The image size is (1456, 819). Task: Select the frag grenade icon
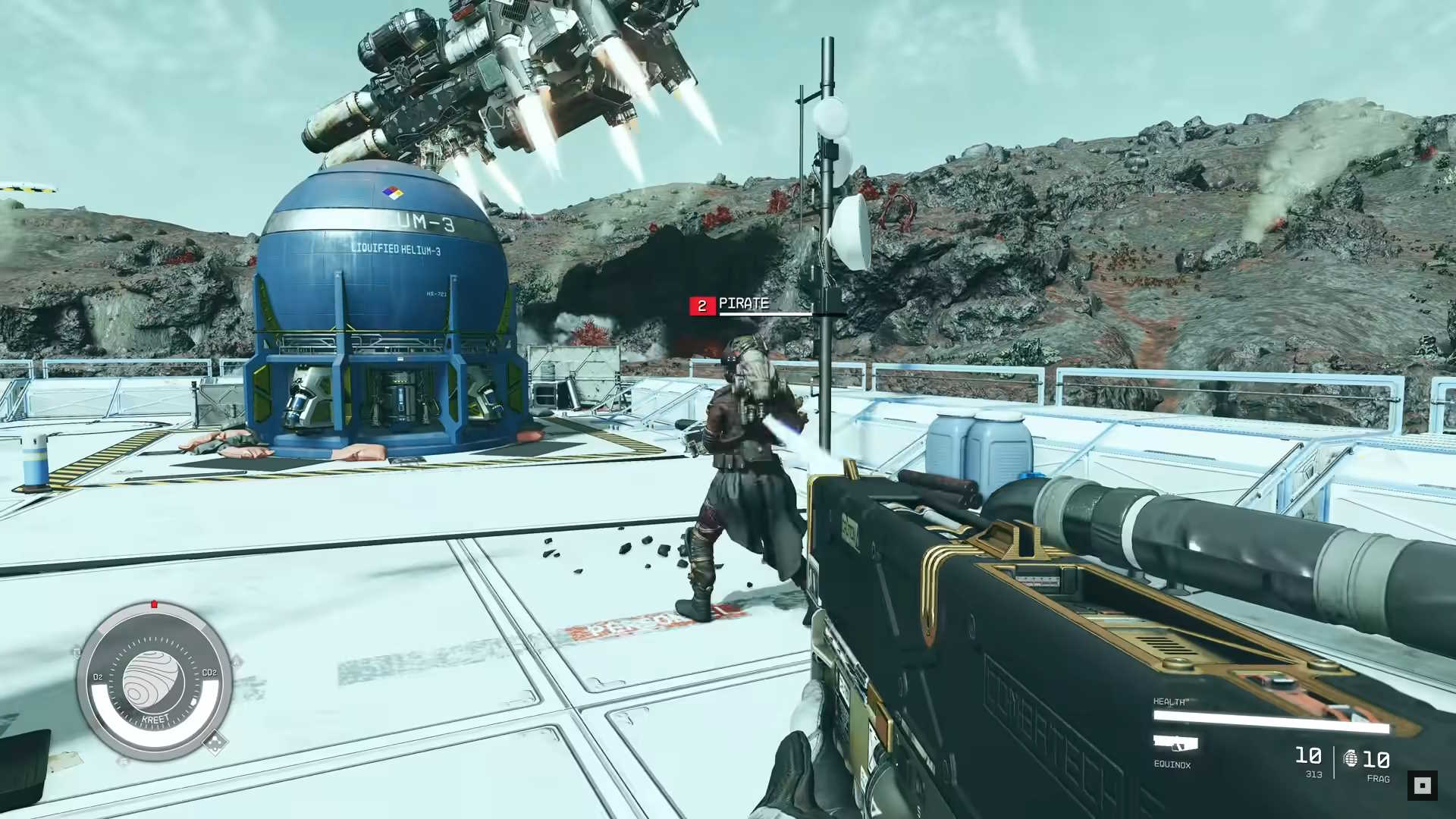1351,758
